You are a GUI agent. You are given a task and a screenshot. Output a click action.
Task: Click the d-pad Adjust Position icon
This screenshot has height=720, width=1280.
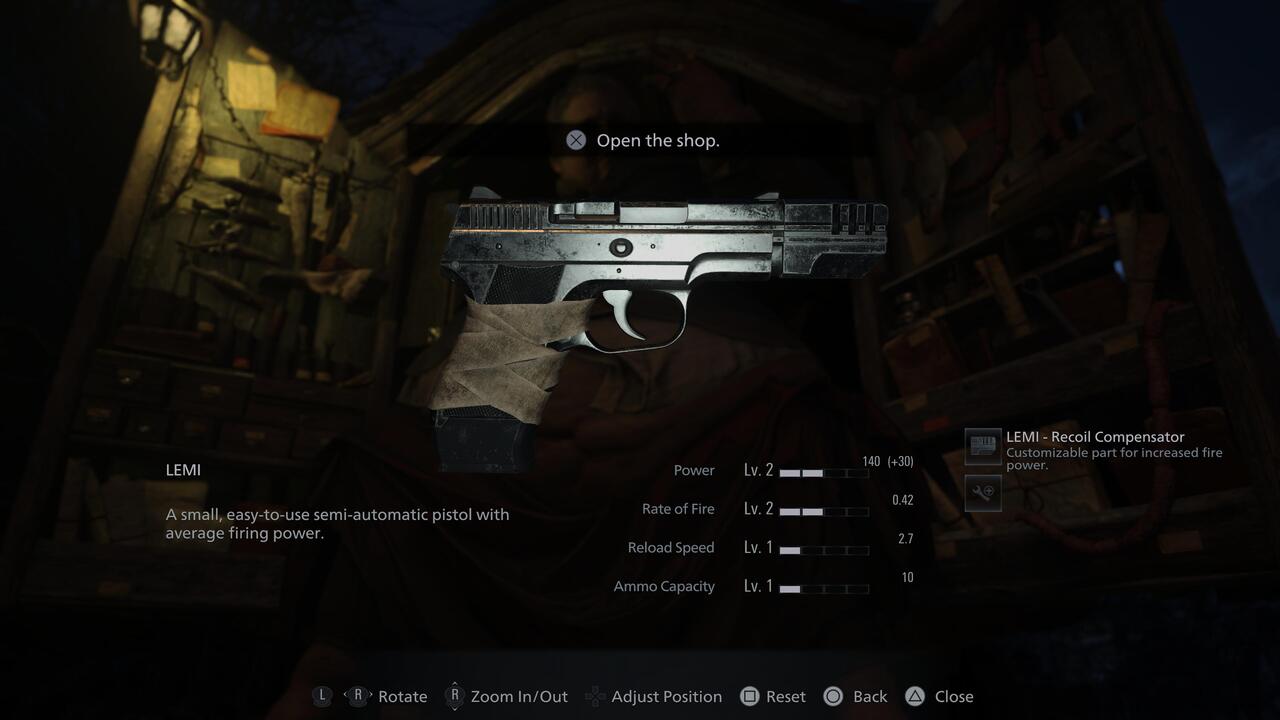coord(597,696)
